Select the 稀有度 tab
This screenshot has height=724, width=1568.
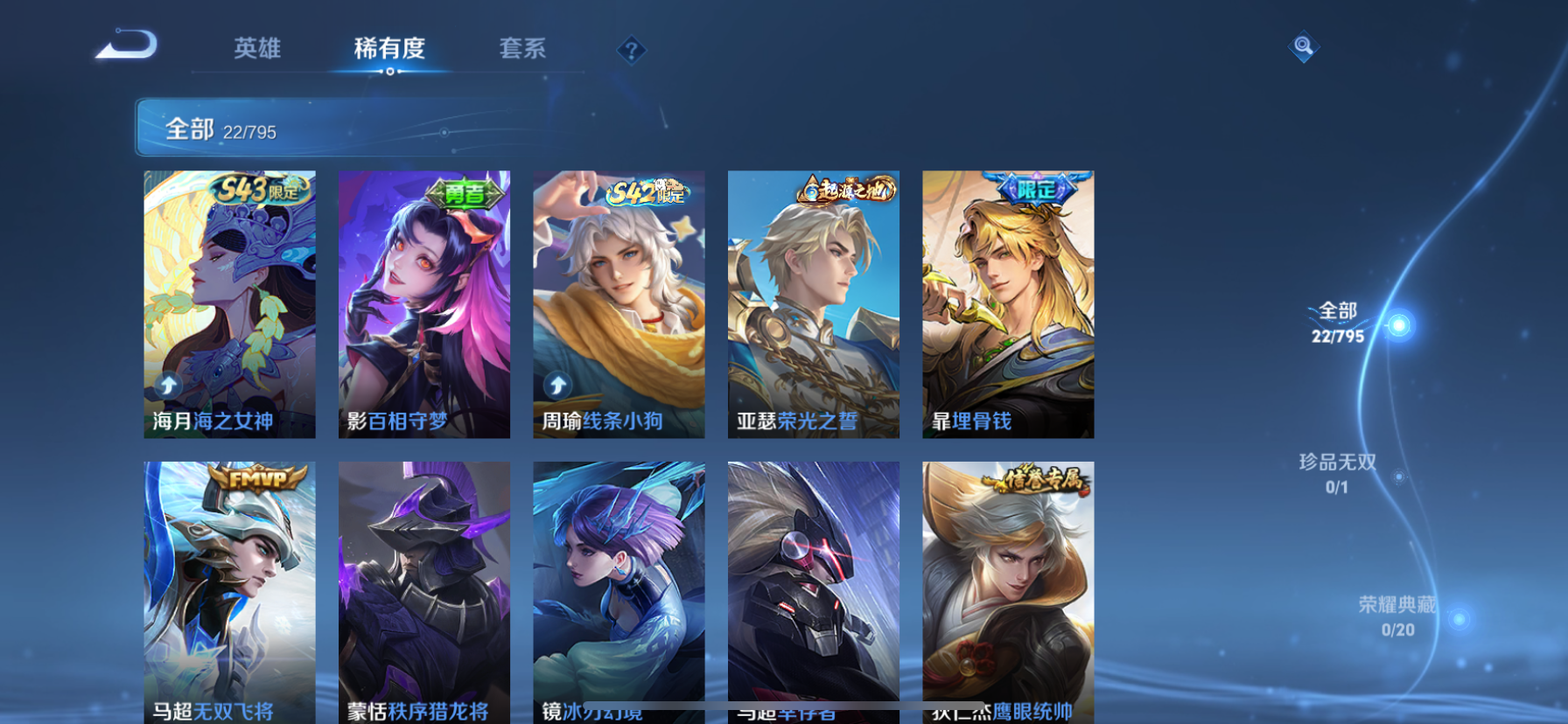[x=390, y=50]
